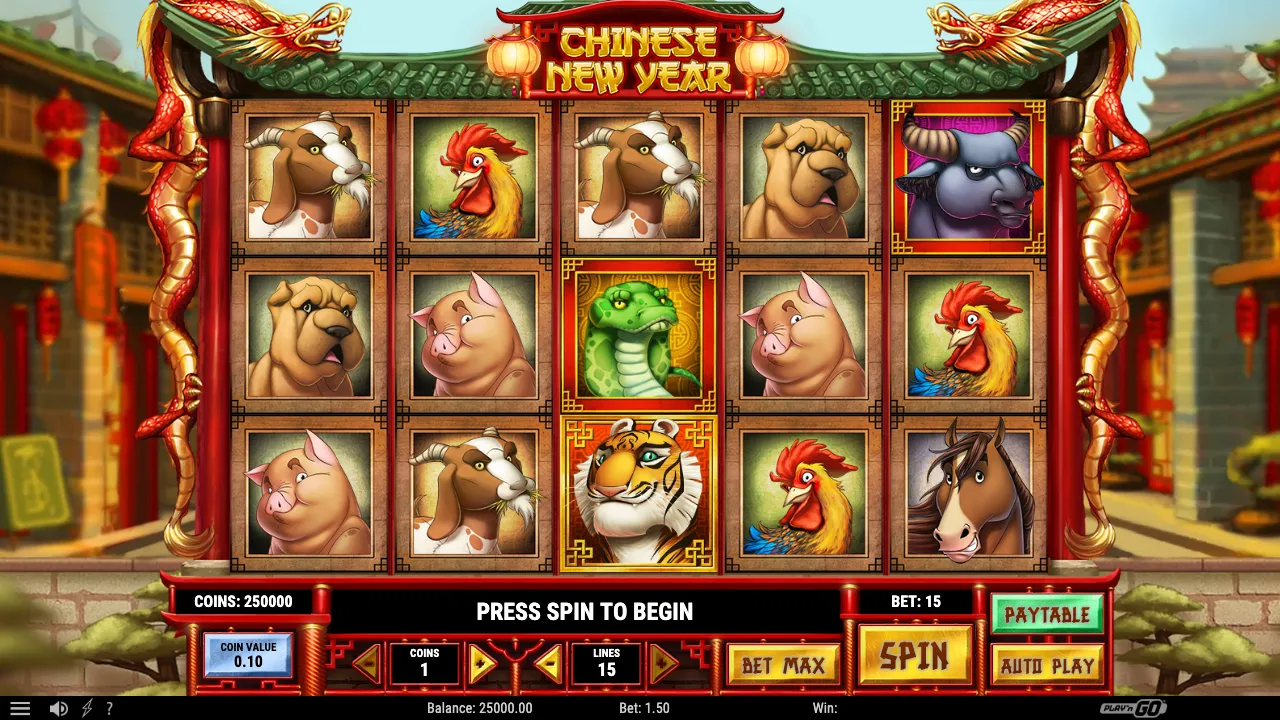
Task: Open the game menu
Action: [20, 708]
